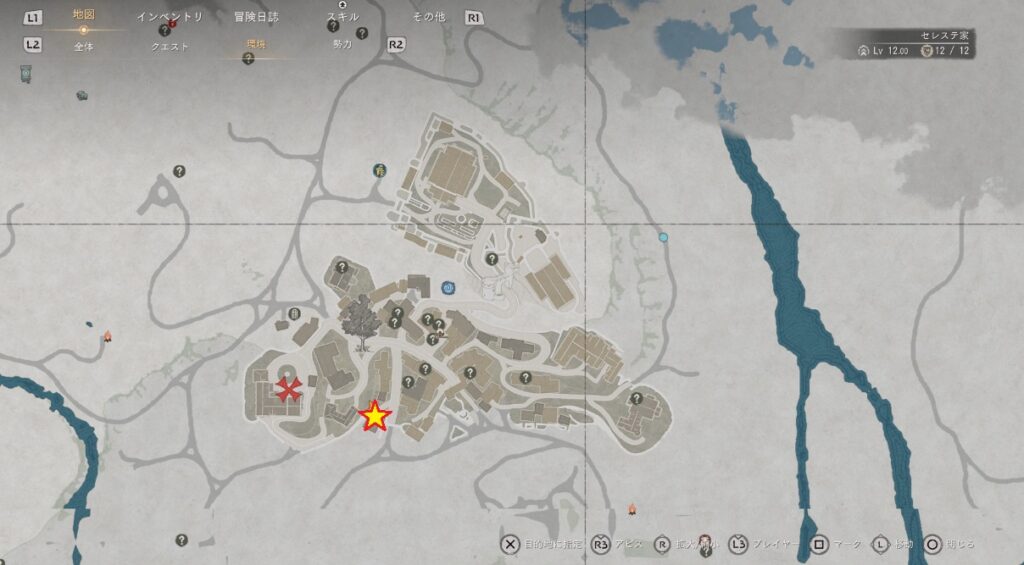
Task: Select the lantern marker beside the tree
Action: [x=295, y=314]
